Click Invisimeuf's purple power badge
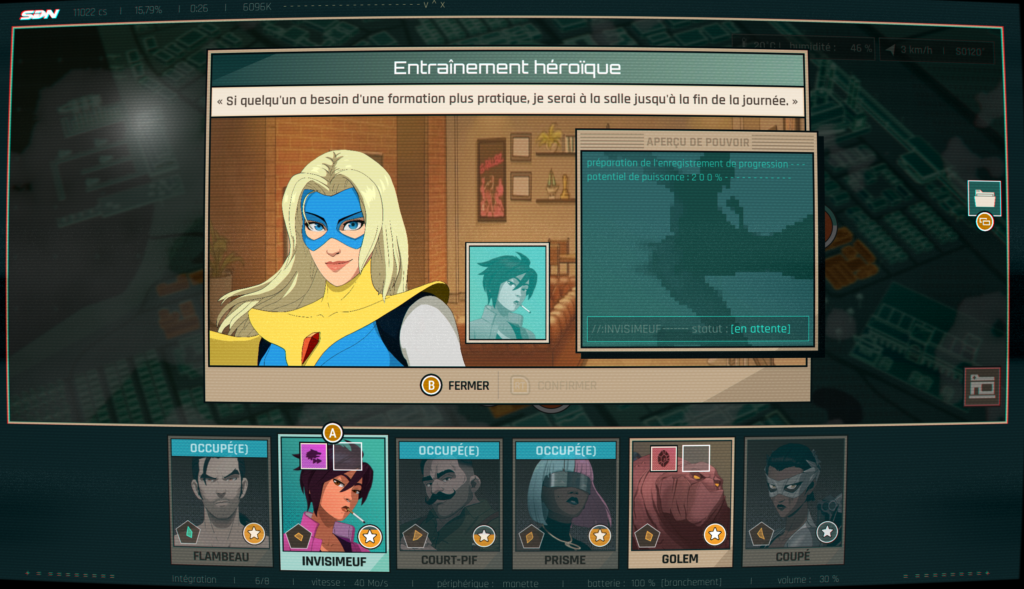This screenshot has width=1024, height=589. pyautogui.click(x=315, y=457)
